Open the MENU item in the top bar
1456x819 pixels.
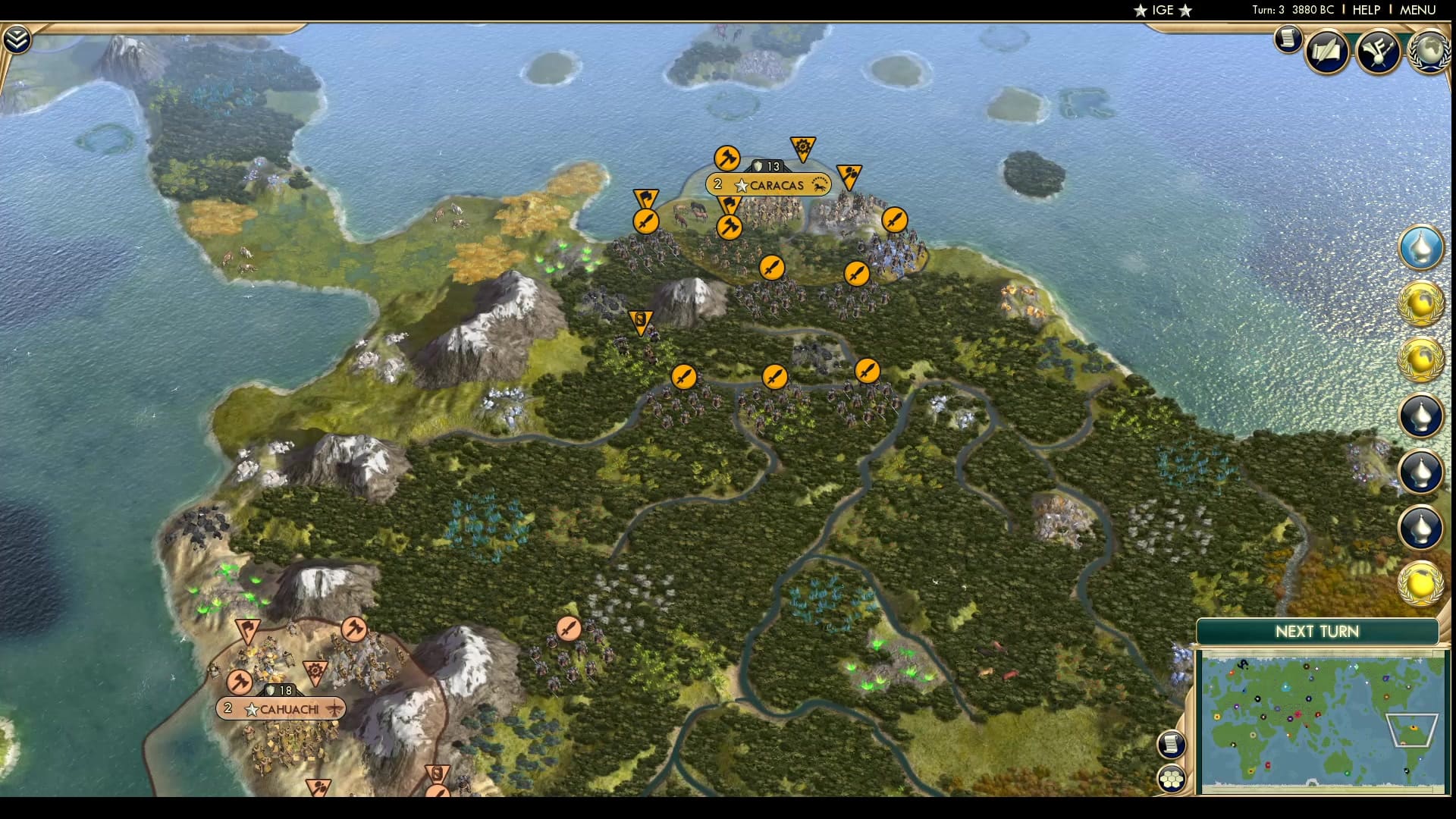pyautogui.click(x=1420, y=10)
